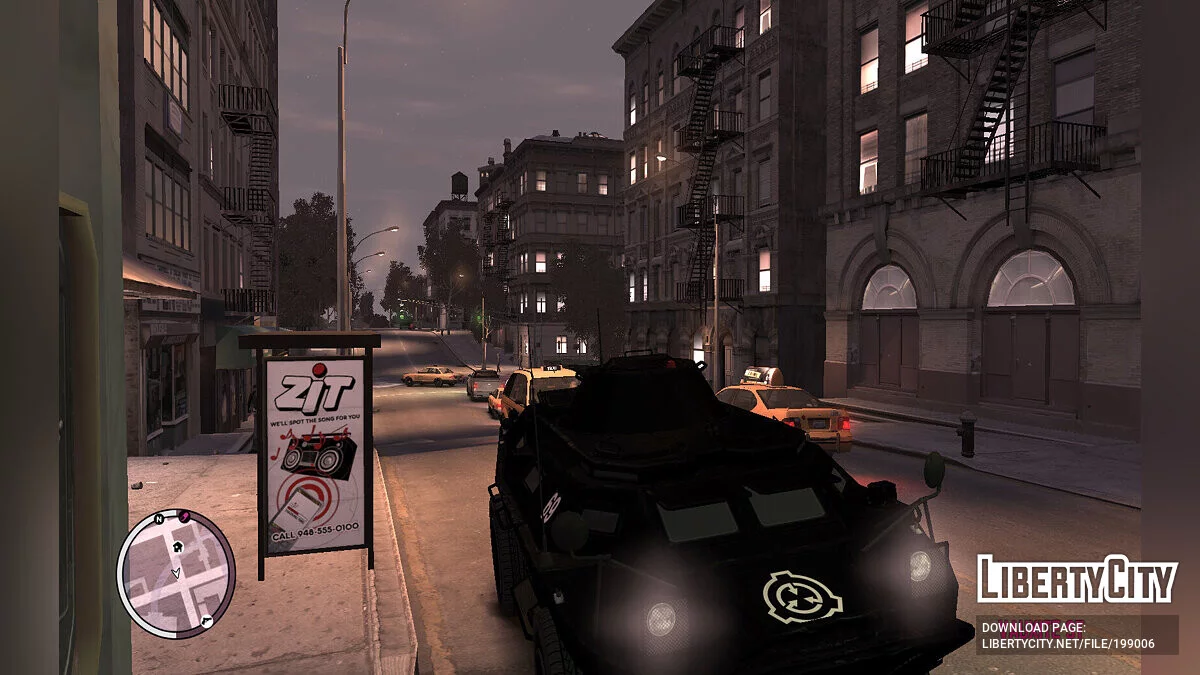
Task: Click the gun shop blip on the radar
Action: (206, 621)
